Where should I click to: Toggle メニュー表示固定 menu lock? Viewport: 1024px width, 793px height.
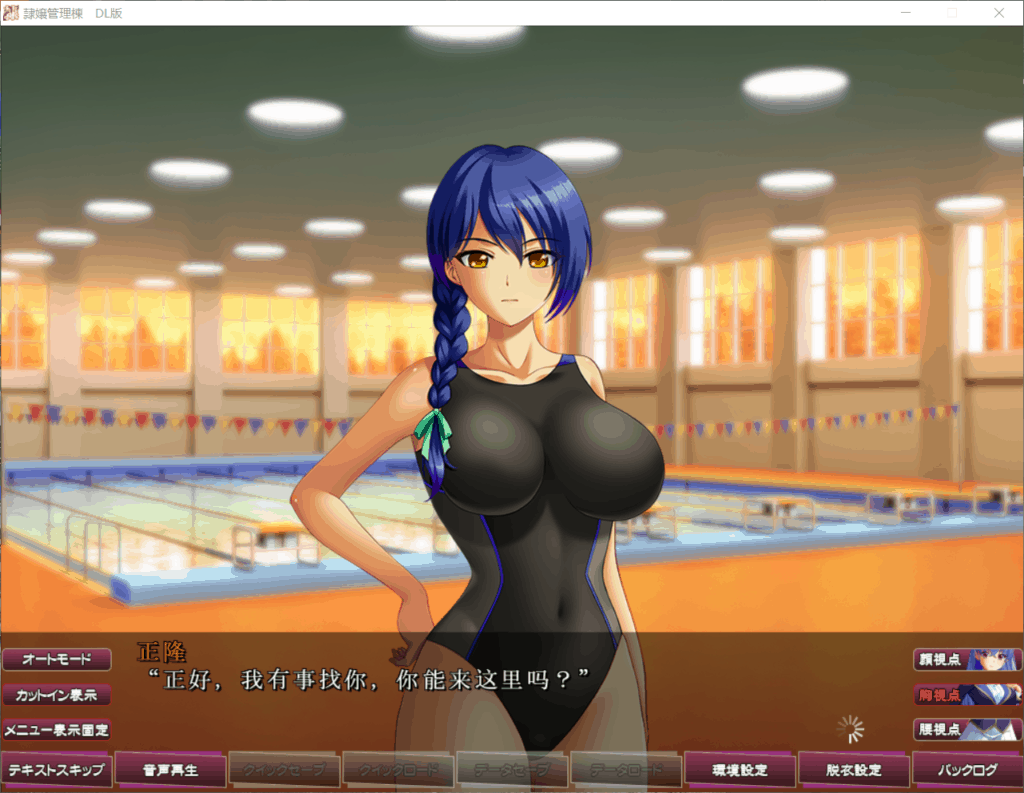coord(57,730)
